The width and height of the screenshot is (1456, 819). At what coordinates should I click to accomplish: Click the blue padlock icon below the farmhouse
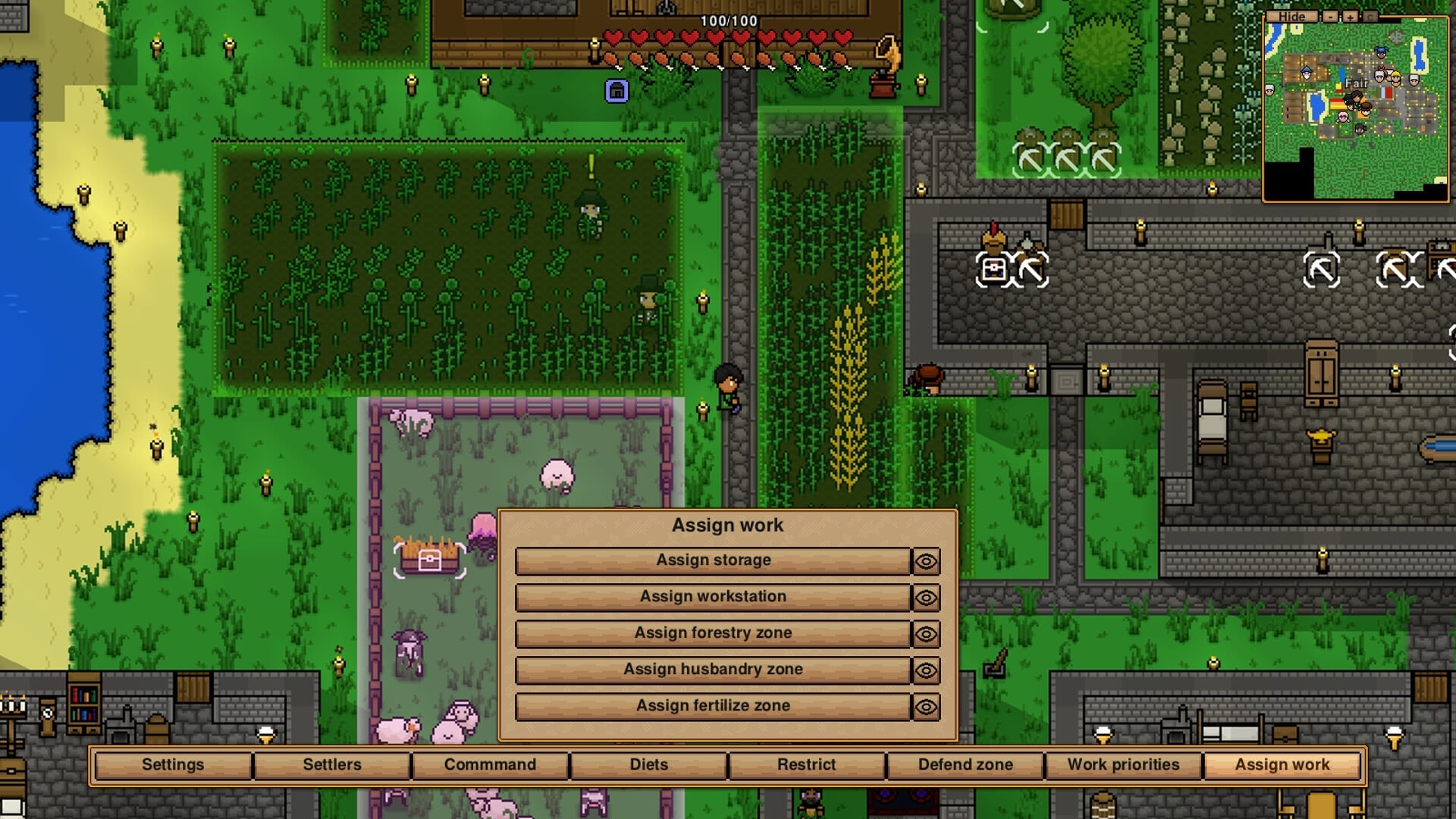616,89
